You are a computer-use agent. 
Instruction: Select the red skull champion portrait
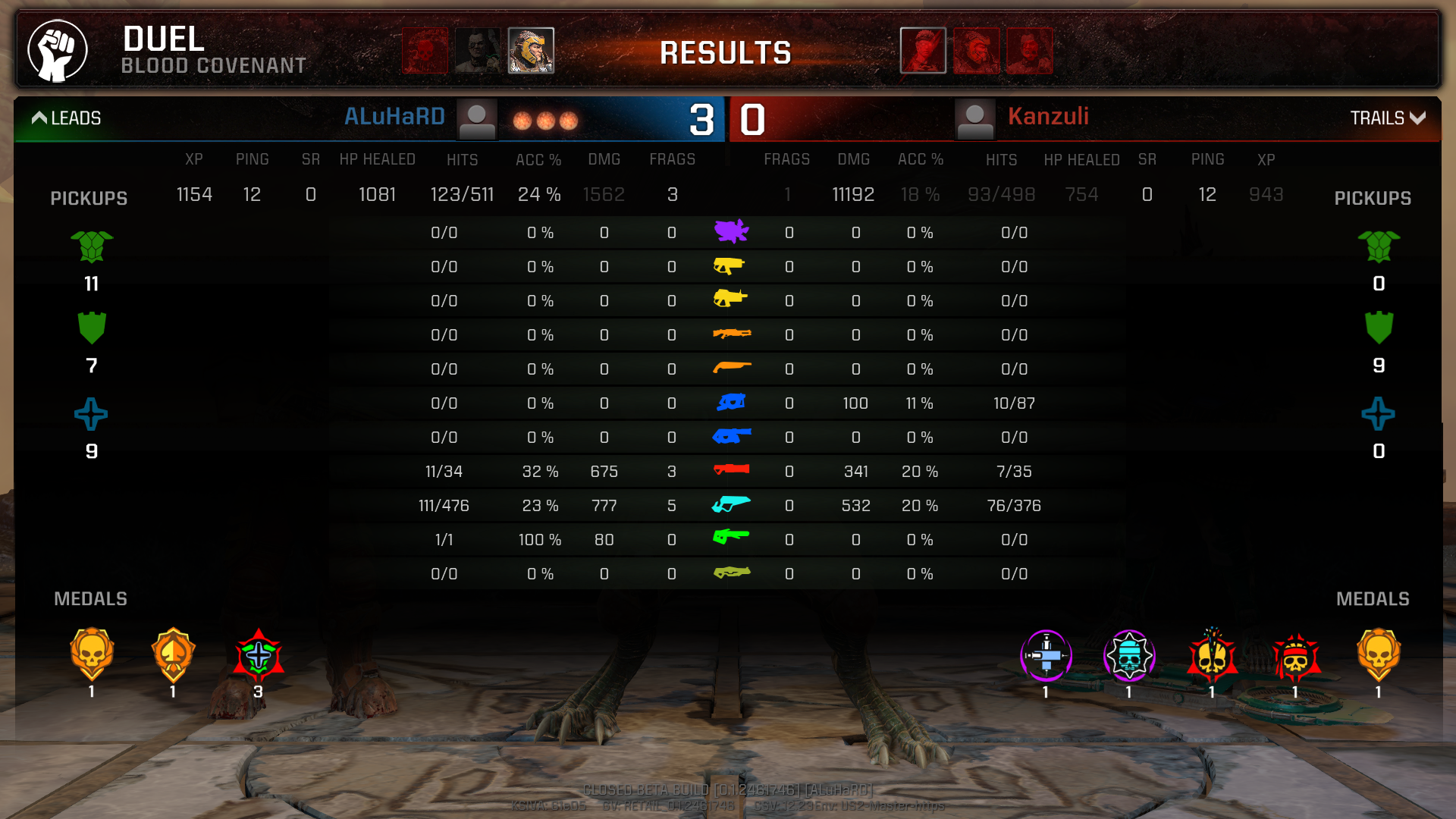pyautogui.click(x=425, y=51)
